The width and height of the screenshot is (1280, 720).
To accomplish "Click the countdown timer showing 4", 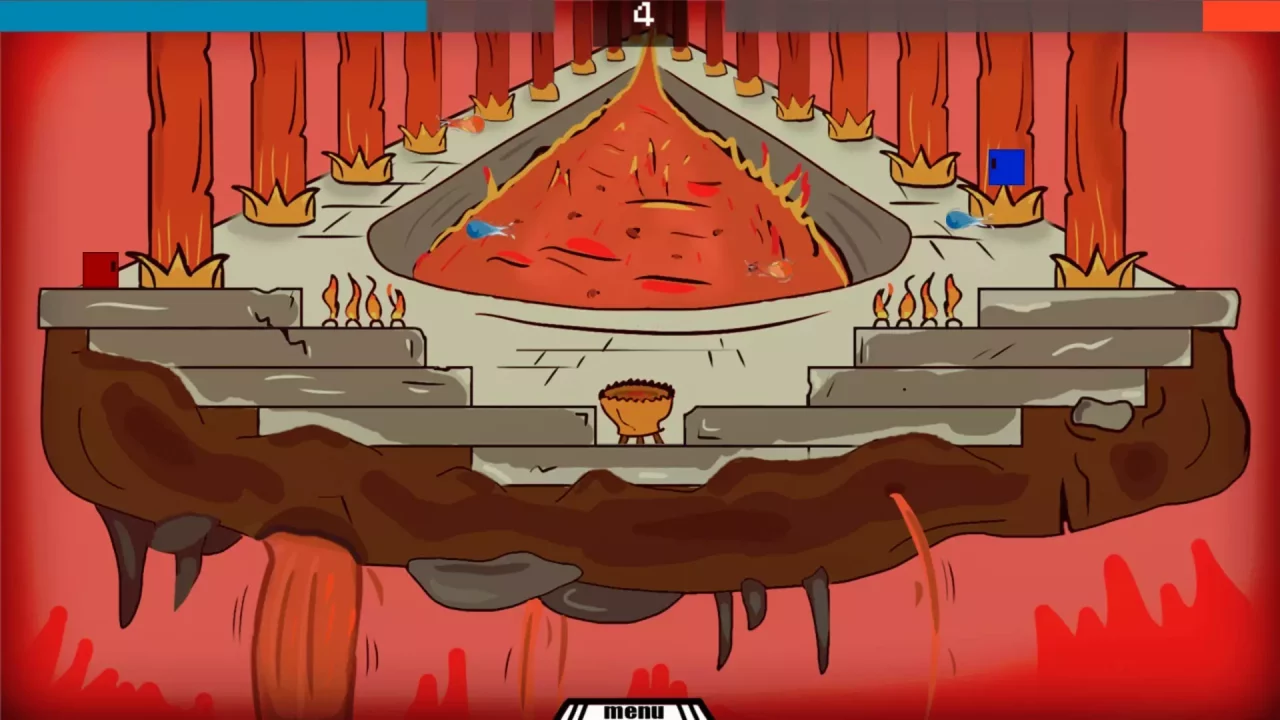I will 645,15.
